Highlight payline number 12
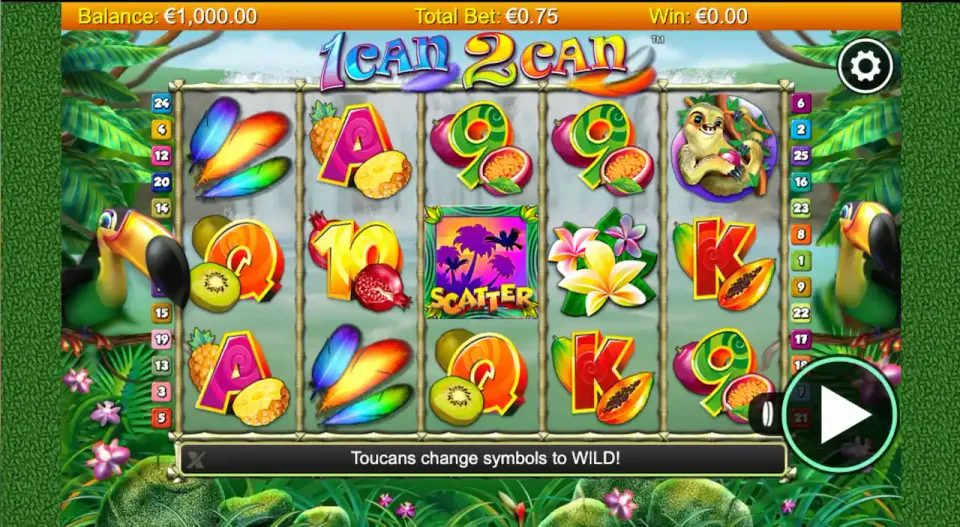This screenshot has width=960, height=527. pos(161,155)
